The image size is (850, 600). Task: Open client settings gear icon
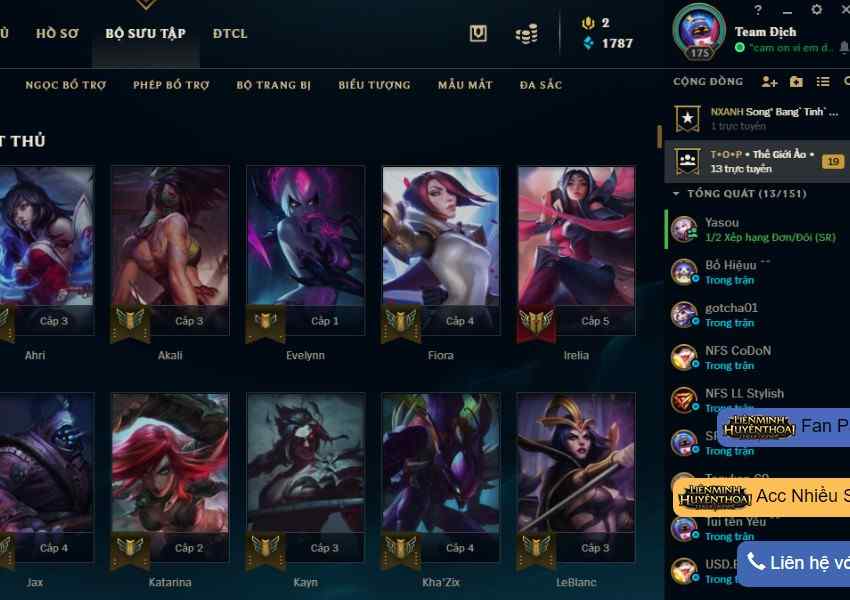[817, 10]
